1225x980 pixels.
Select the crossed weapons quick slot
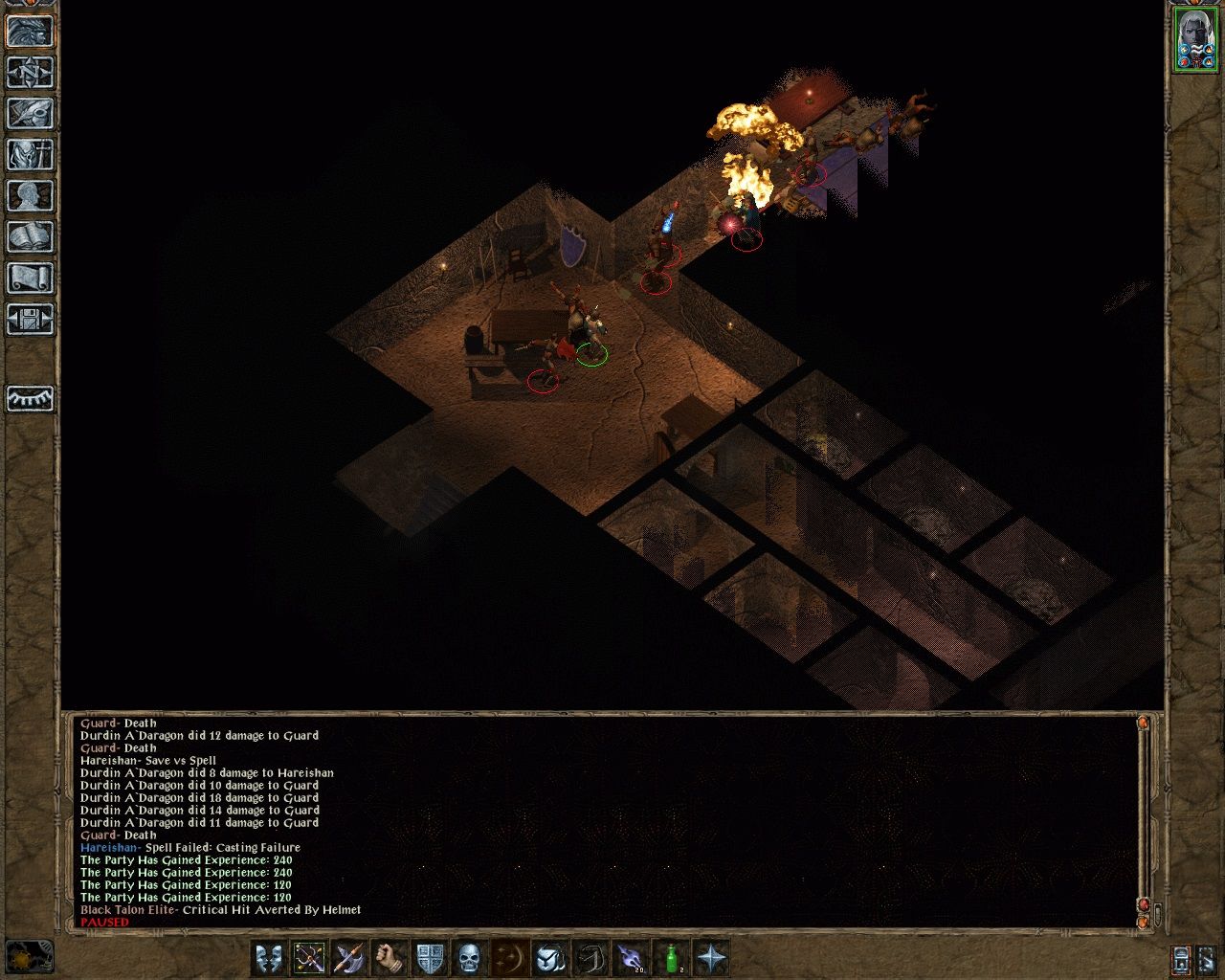tap(309, 958)
